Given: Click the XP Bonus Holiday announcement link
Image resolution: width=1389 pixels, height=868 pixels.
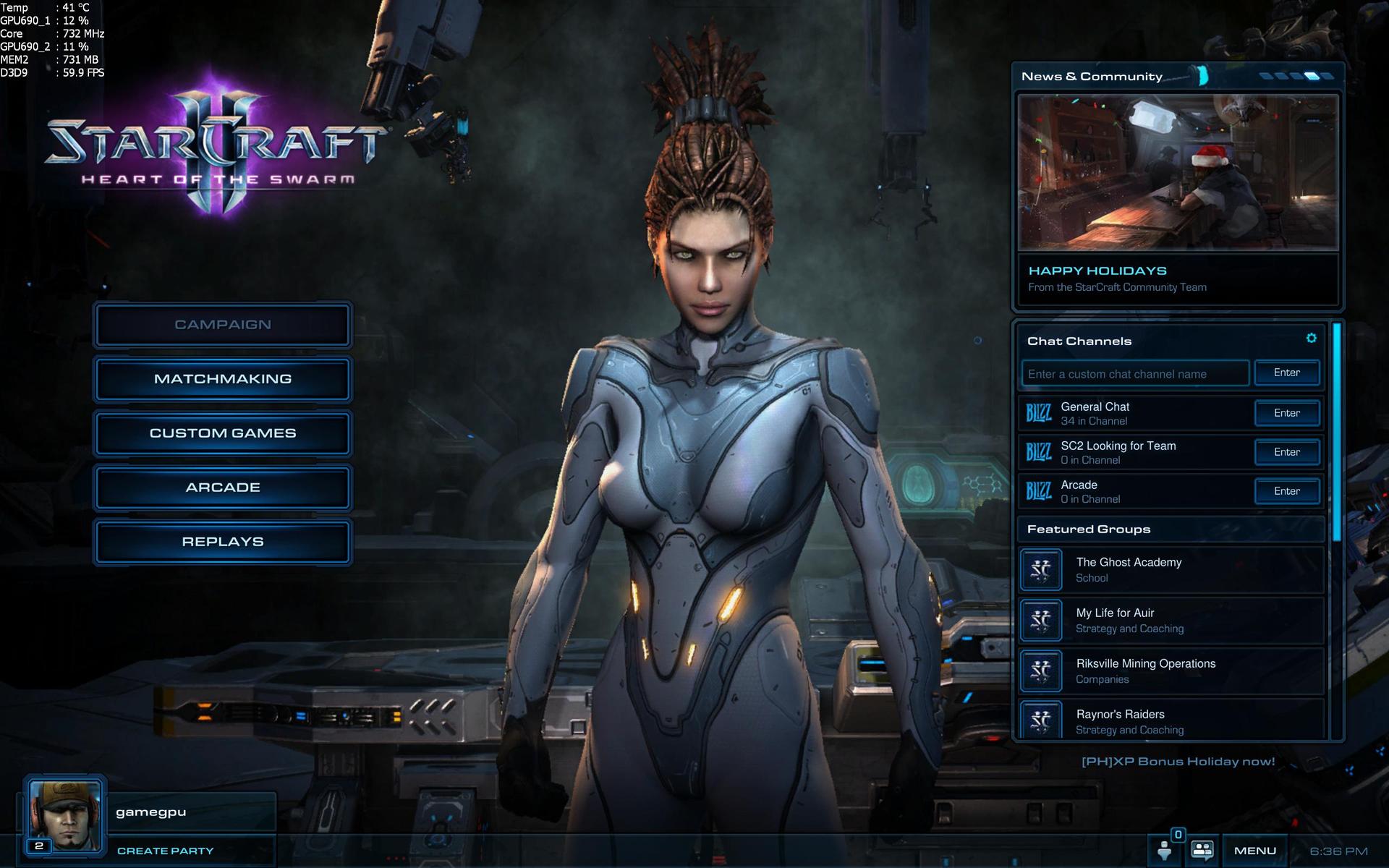Looking at the screenshot, I should tap(1178, 762).
